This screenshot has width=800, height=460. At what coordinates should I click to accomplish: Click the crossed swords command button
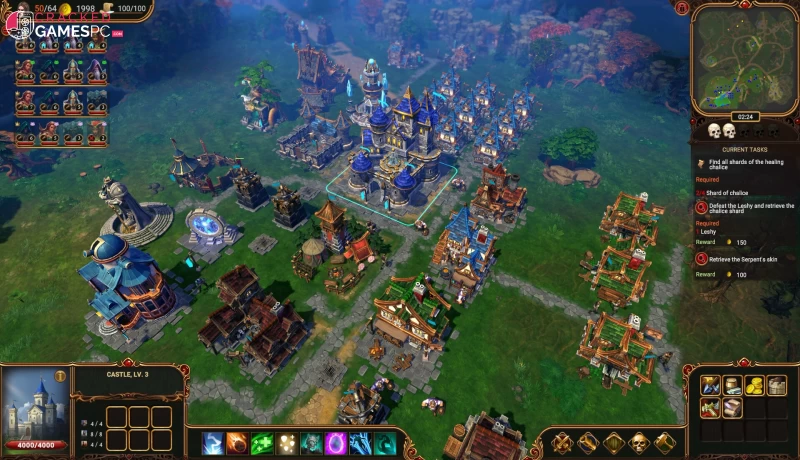(x=563, y=443)
